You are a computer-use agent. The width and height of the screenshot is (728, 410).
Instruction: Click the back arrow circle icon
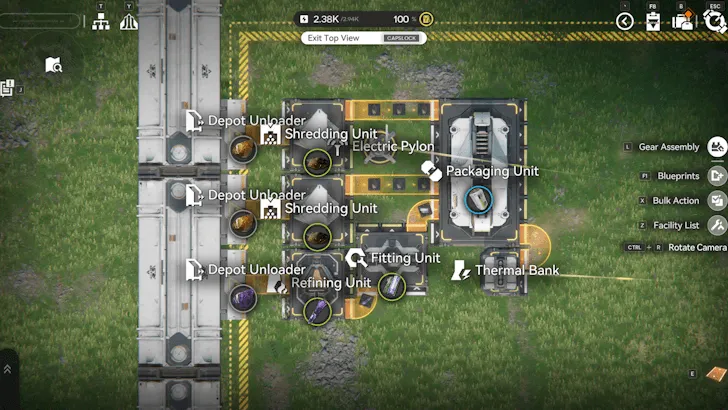point(625,21)
